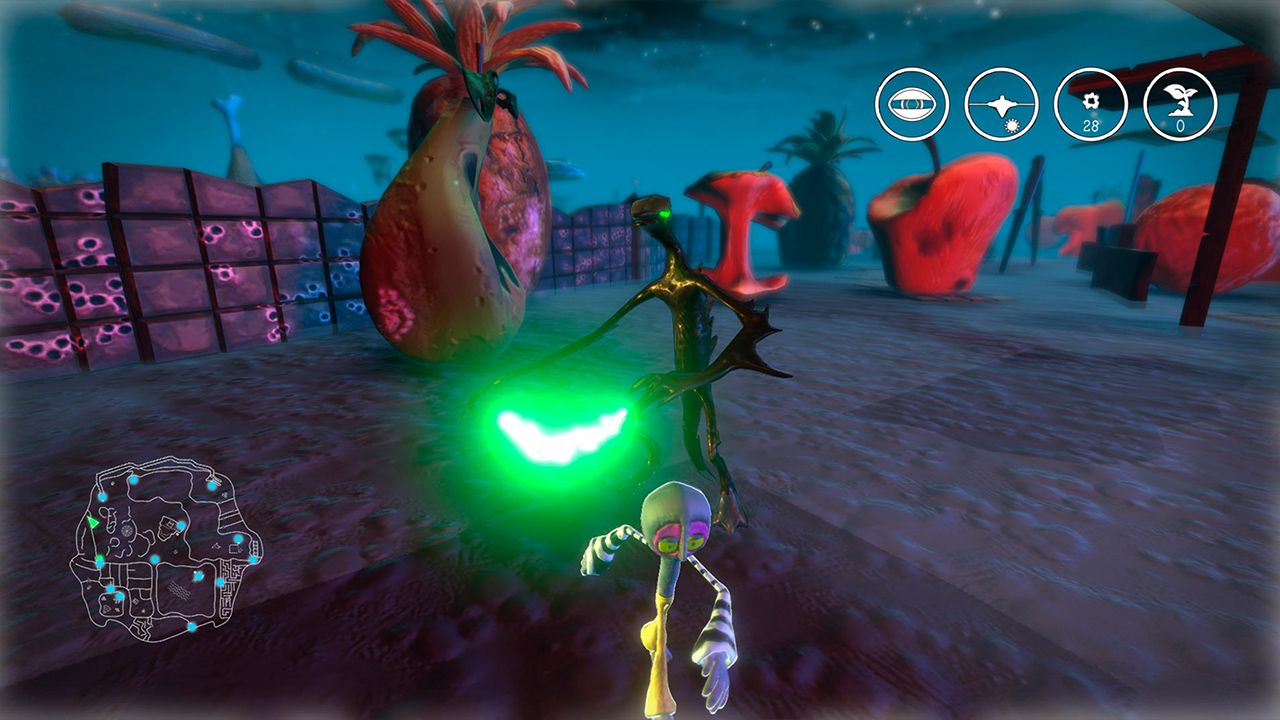Click the green player arrow on the minimap

tap(93, 522)
